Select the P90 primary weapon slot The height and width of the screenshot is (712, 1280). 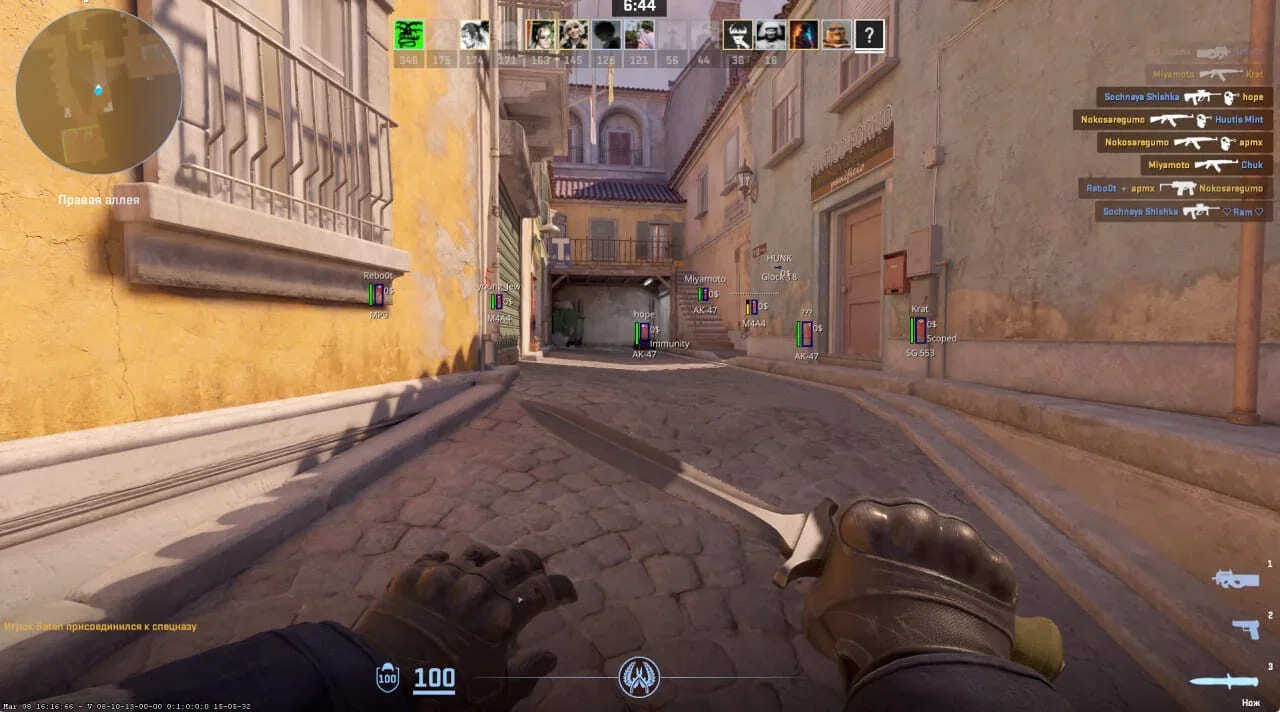(1235, 579)
